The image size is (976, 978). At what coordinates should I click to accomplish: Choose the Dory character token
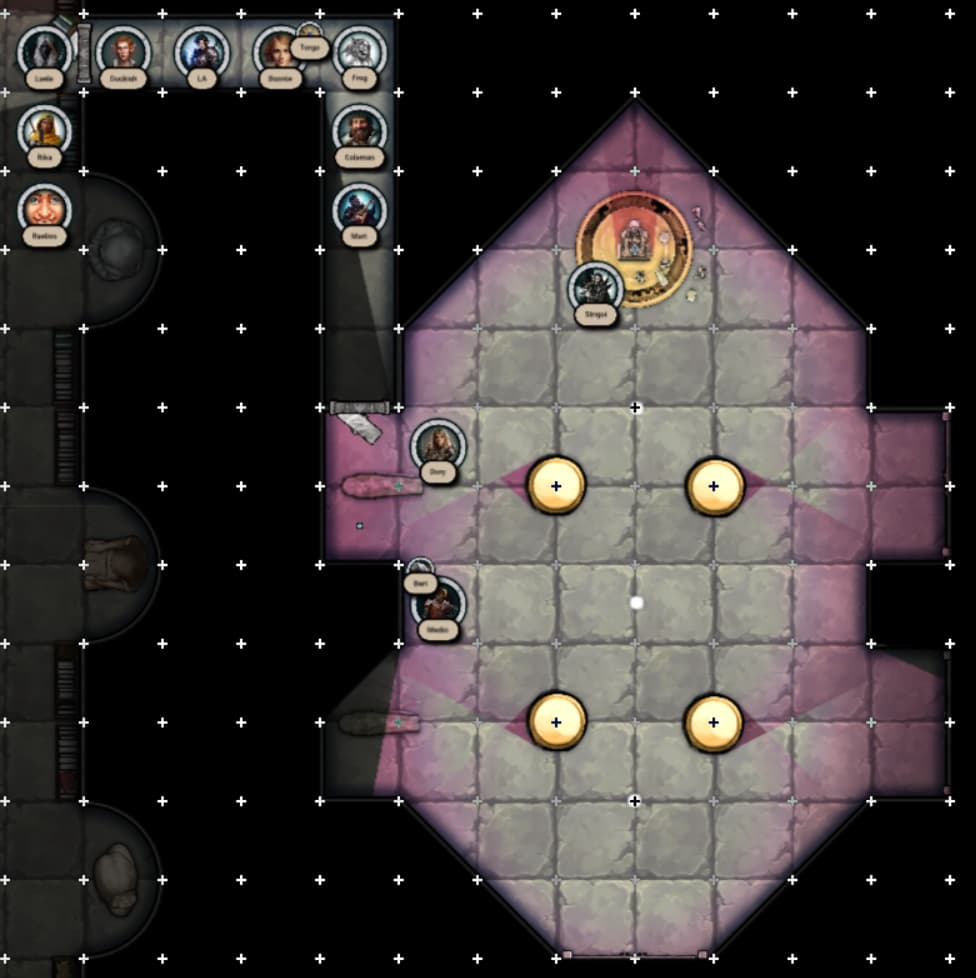pos(438,445)
